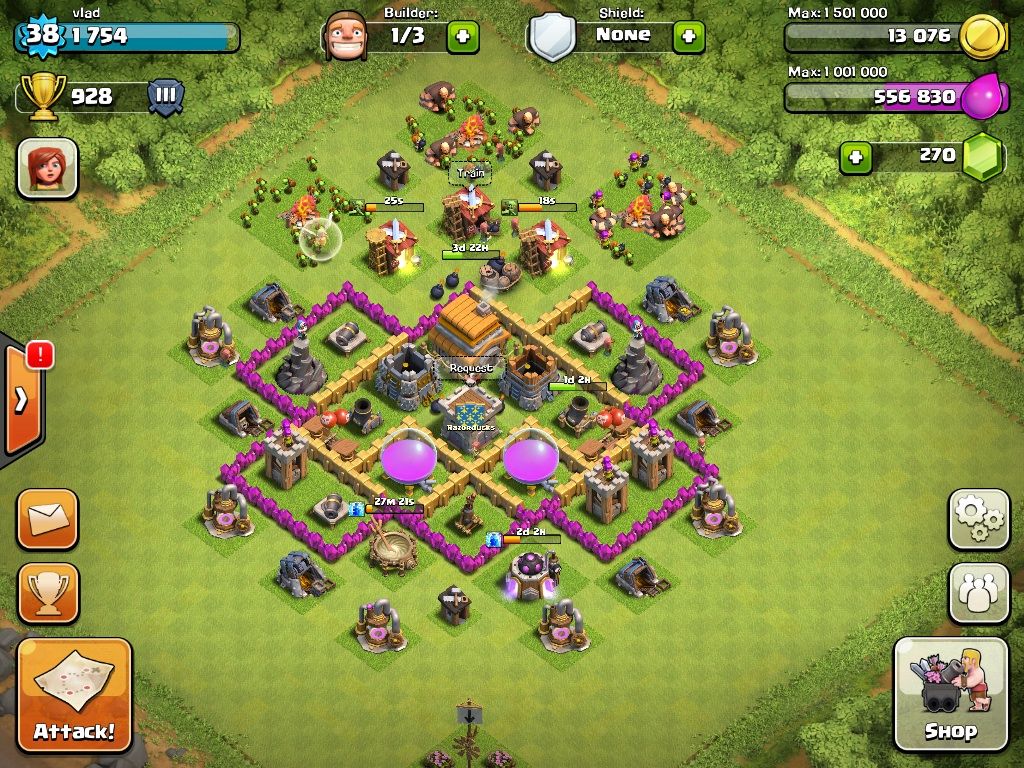The height and width of the screenshot is (768, 1024).
Task: Tap the Request troops label on clan castle
Action: 471,368
